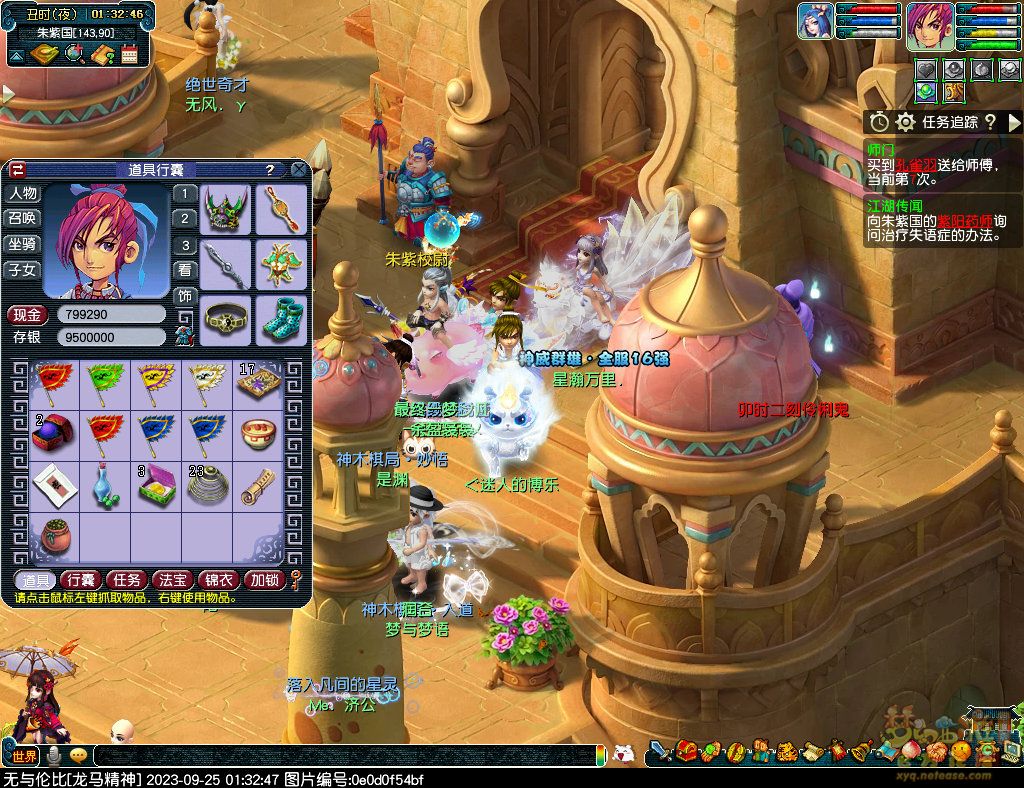Viewport: 1024px width, 788px height.
Task: Select the equipped green boots slot
Action: coord(280,318)
